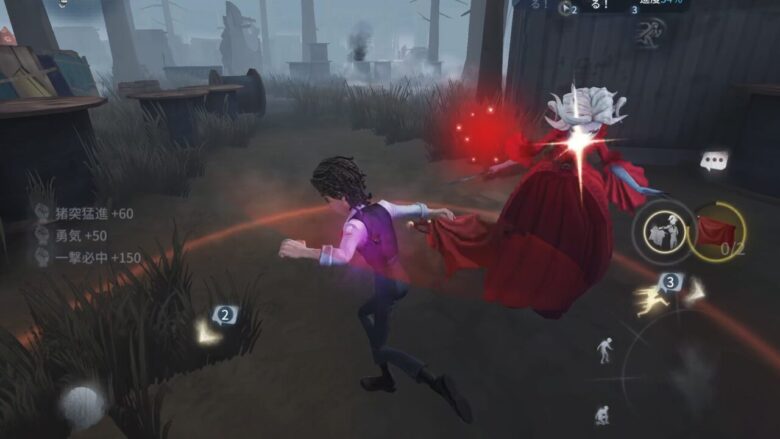
Task: Open the quick chat speech bubble
Action: (714, 160)
